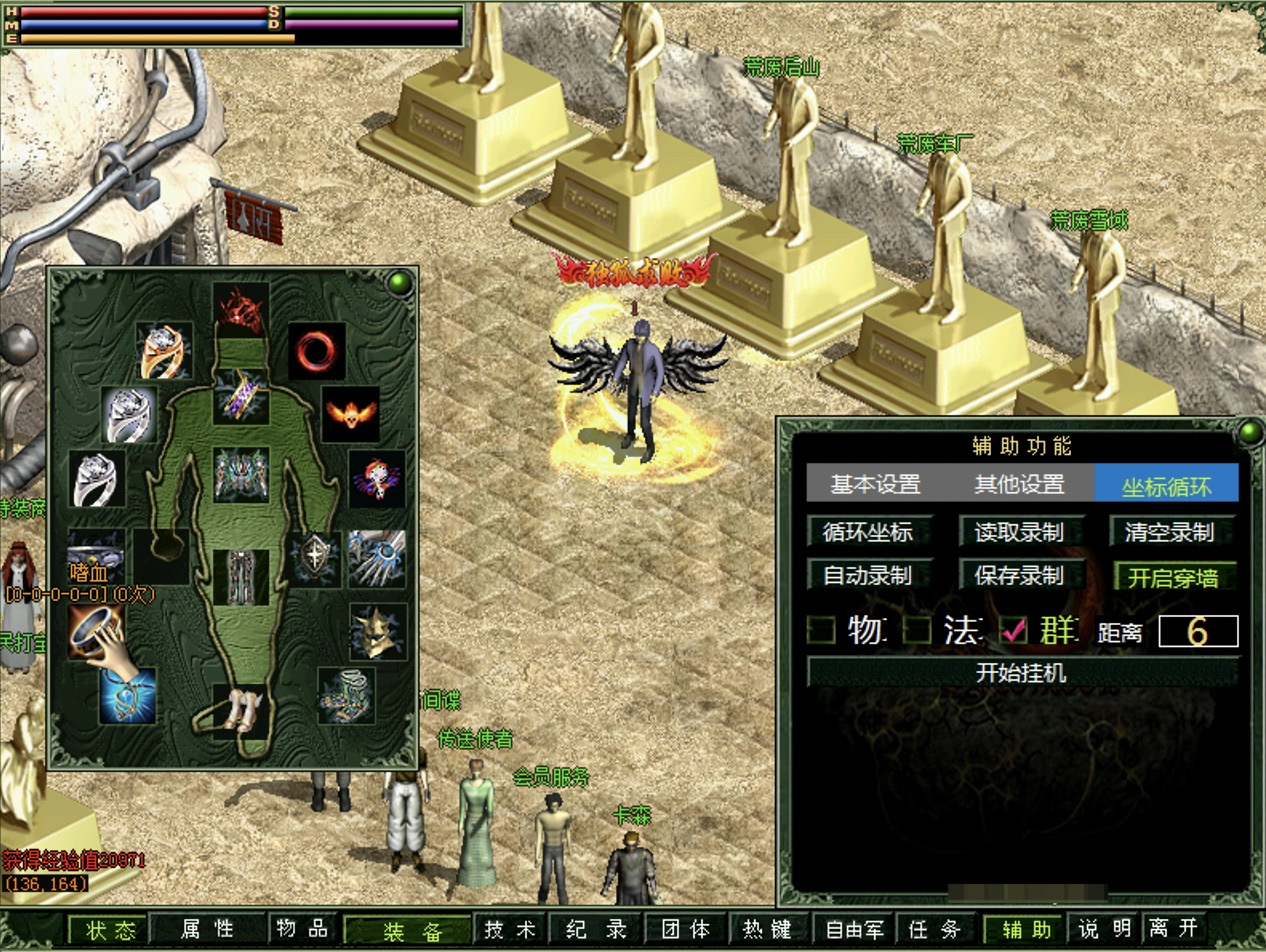Open the 其他设置 tab
Screen dimensions: 1266x952
1019,485
